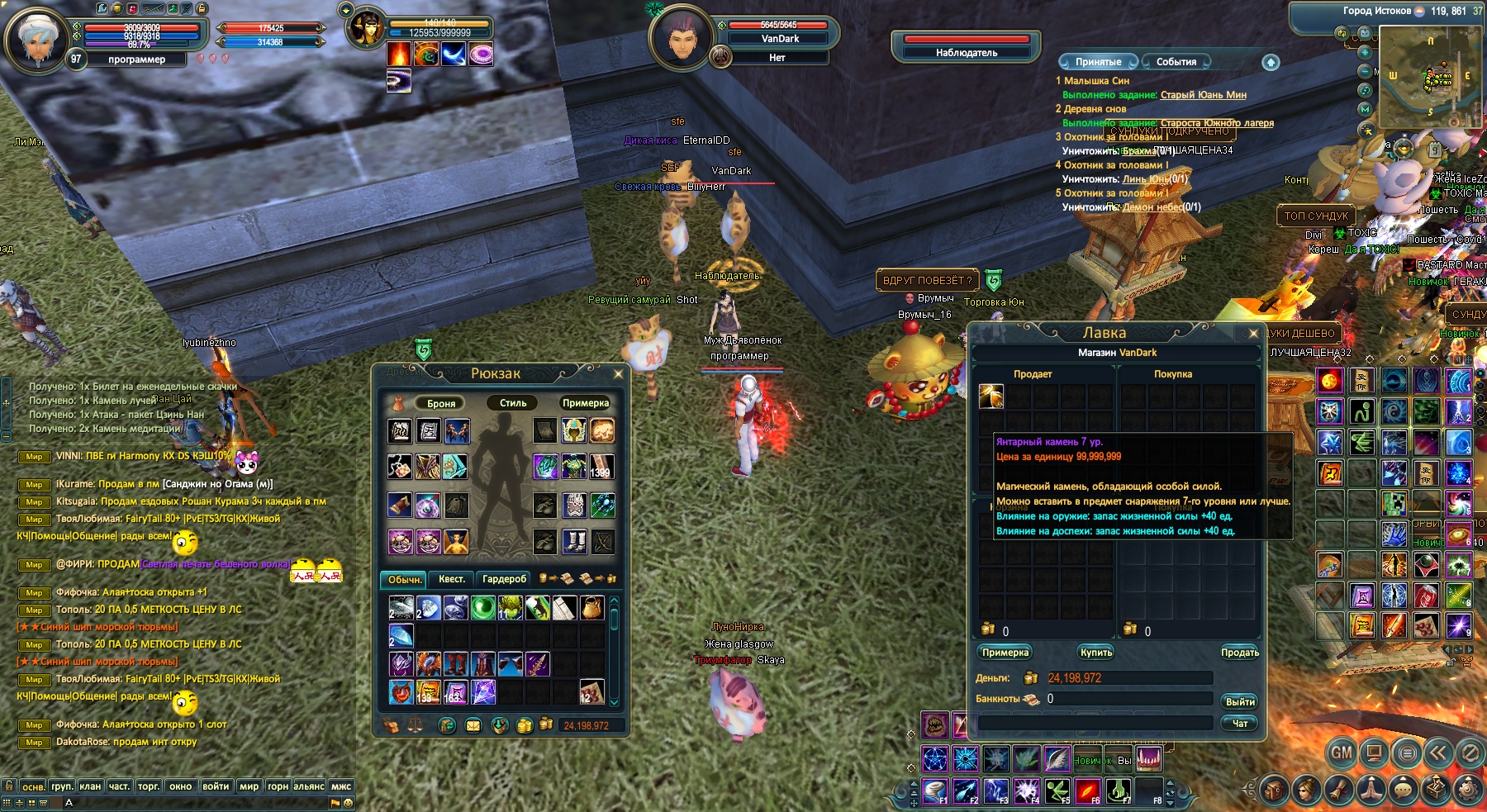The height and width of the screenshot is (812, 1487).
Task: Close the Лавка shop window
Action: click(1253, 334)
